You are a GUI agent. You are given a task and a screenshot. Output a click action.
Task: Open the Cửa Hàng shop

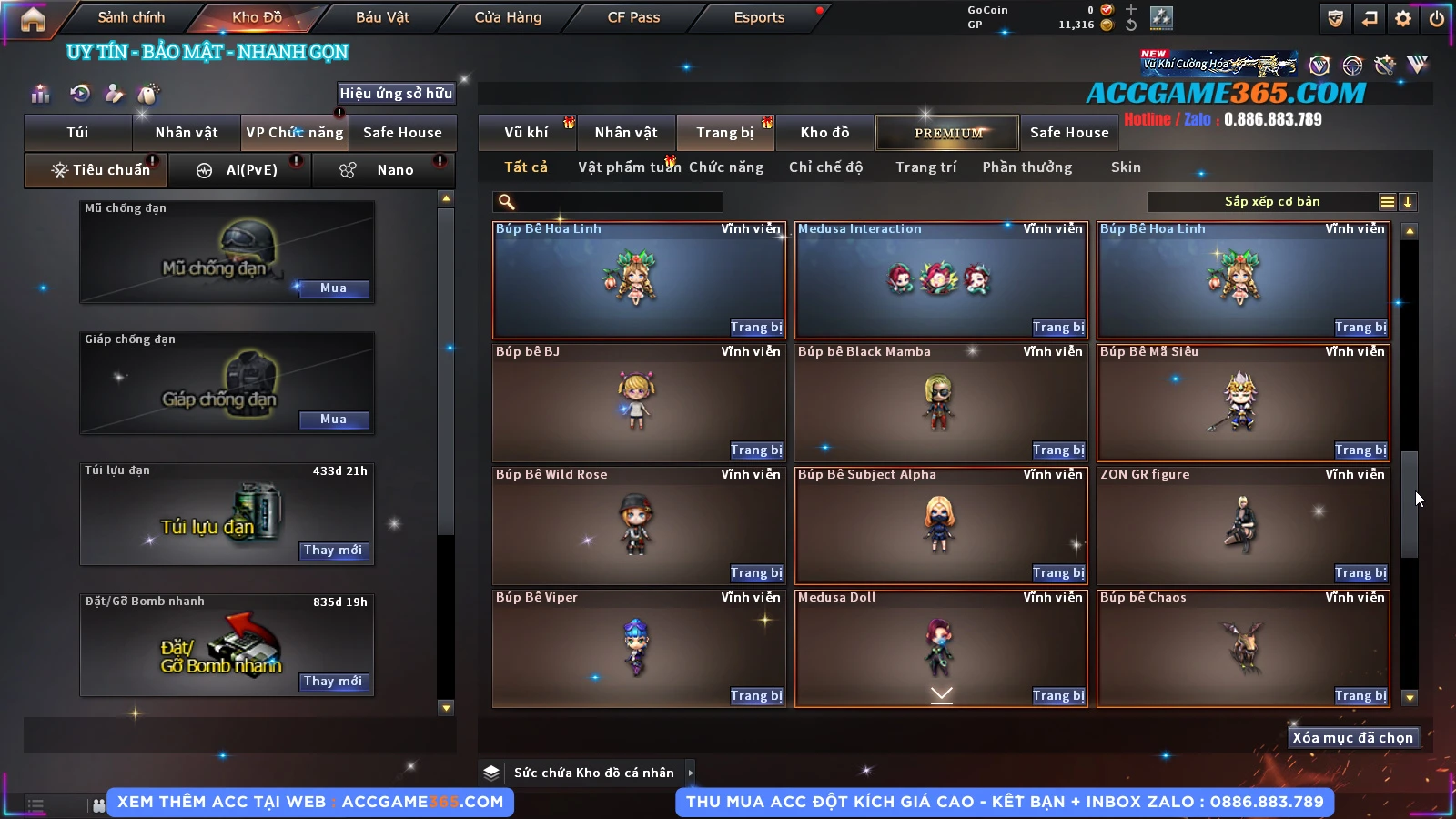pyautogui.click(x=508, y=17)
